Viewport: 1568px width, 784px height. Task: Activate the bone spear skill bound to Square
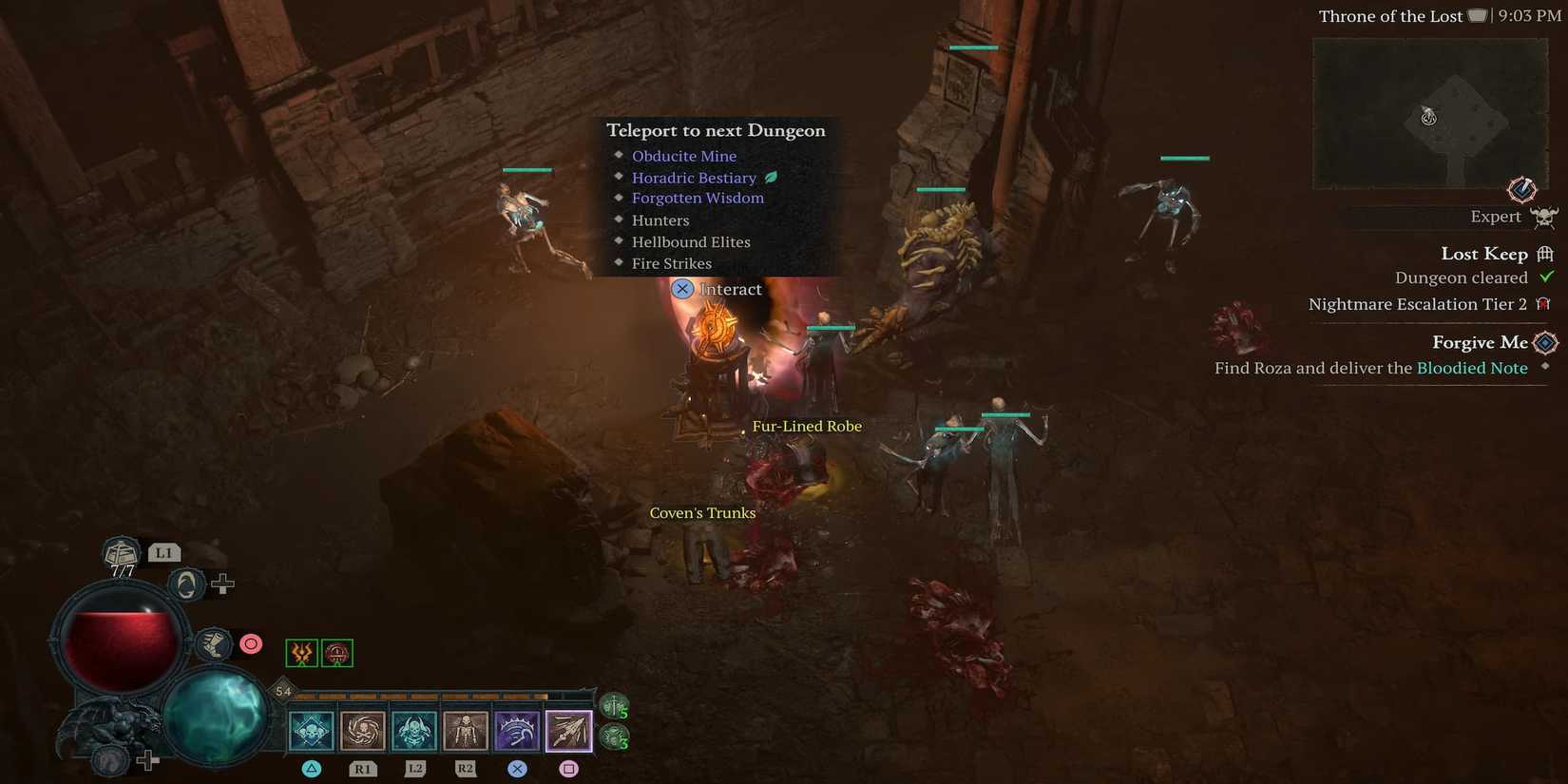click(568, 730)
